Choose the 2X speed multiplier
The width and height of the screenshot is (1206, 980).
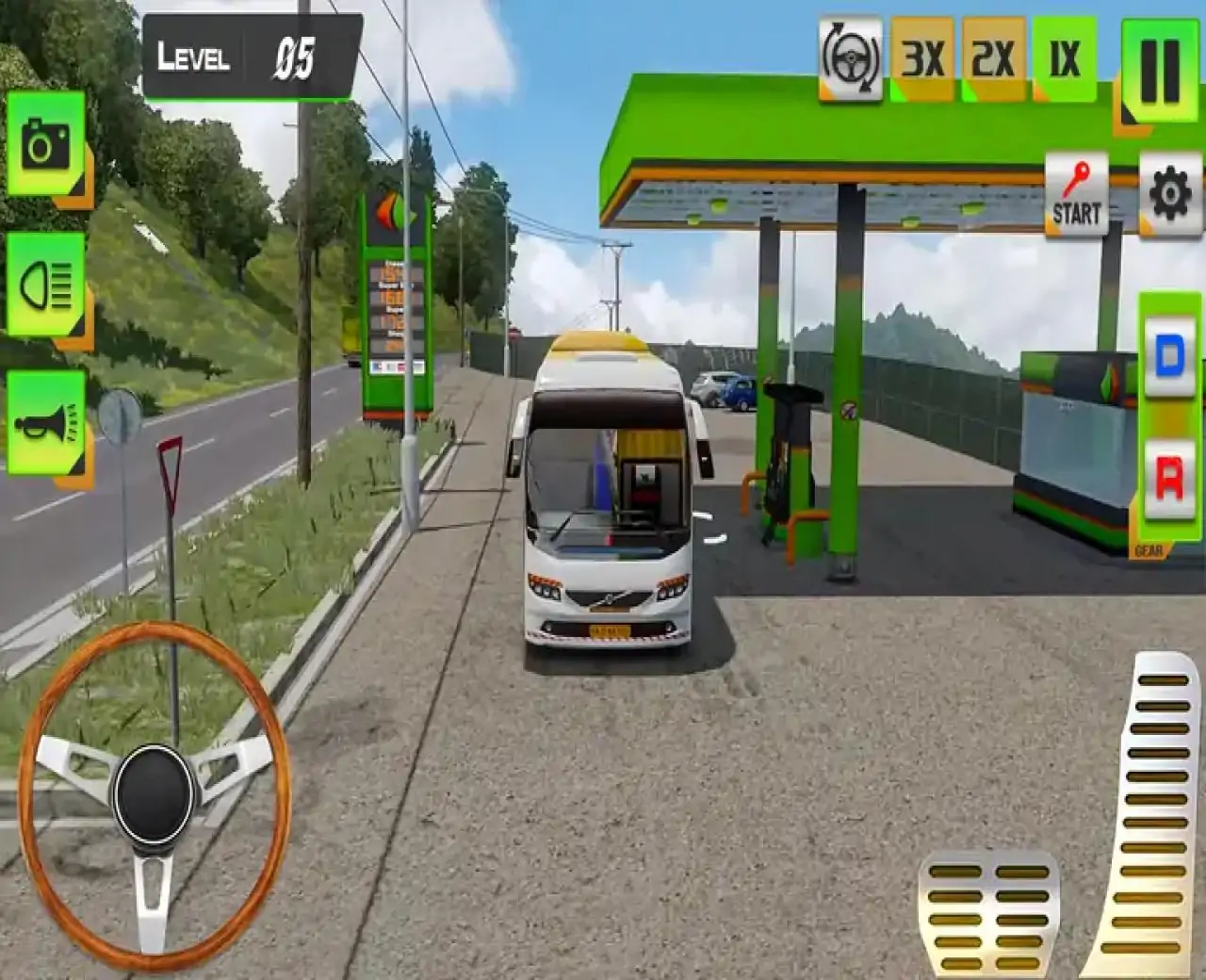tap(993, 59)
